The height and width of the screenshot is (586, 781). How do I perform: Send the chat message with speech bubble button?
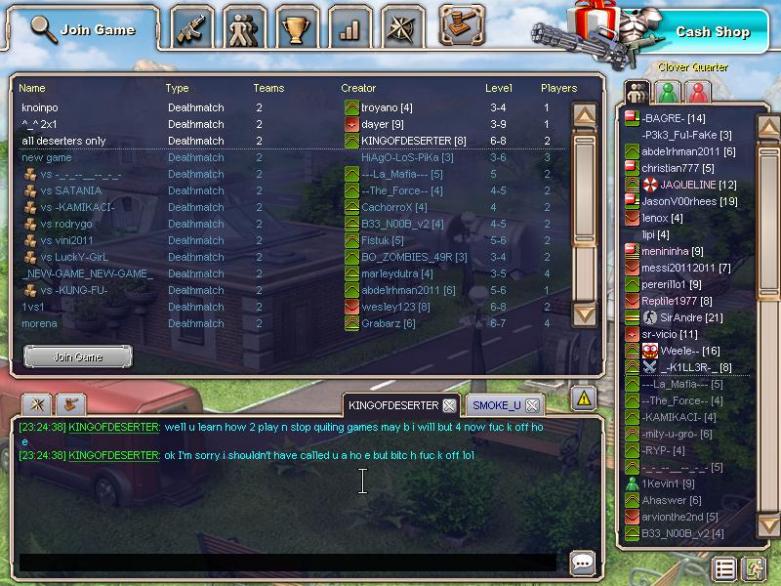[x=581, y=562]
